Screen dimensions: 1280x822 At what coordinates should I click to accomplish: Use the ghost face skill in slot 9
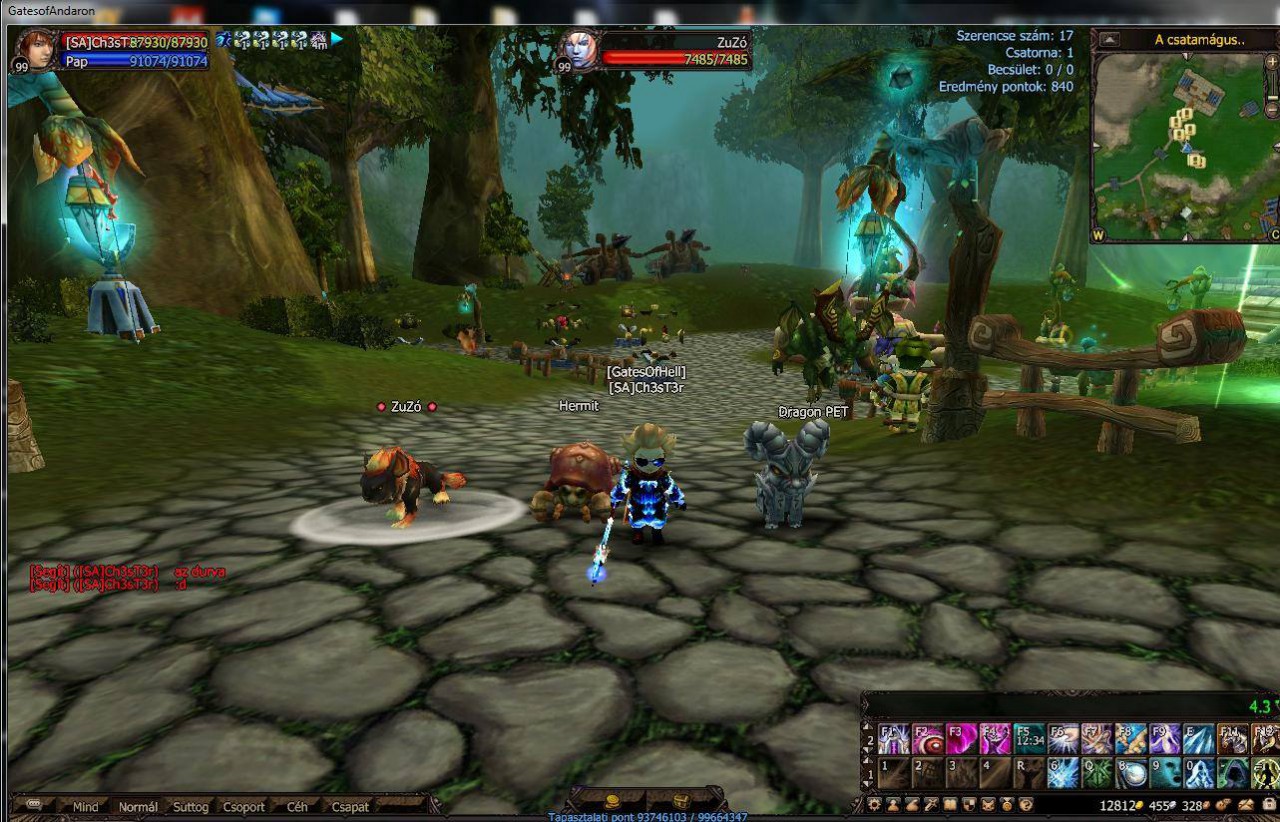1164,773
